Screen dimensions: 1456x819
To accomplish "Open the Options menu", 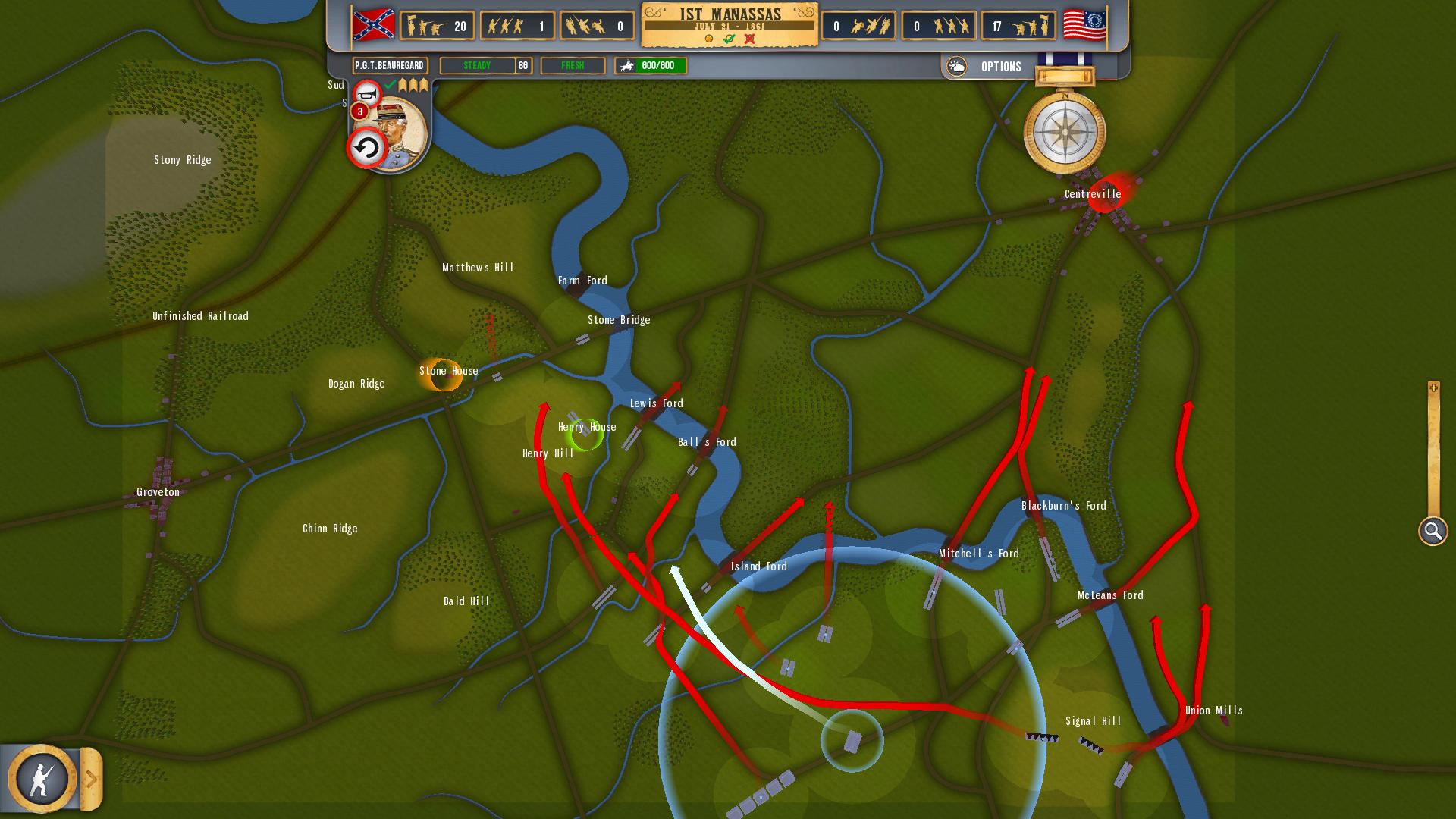I will pyautogui.click(x=1000, y=66).
